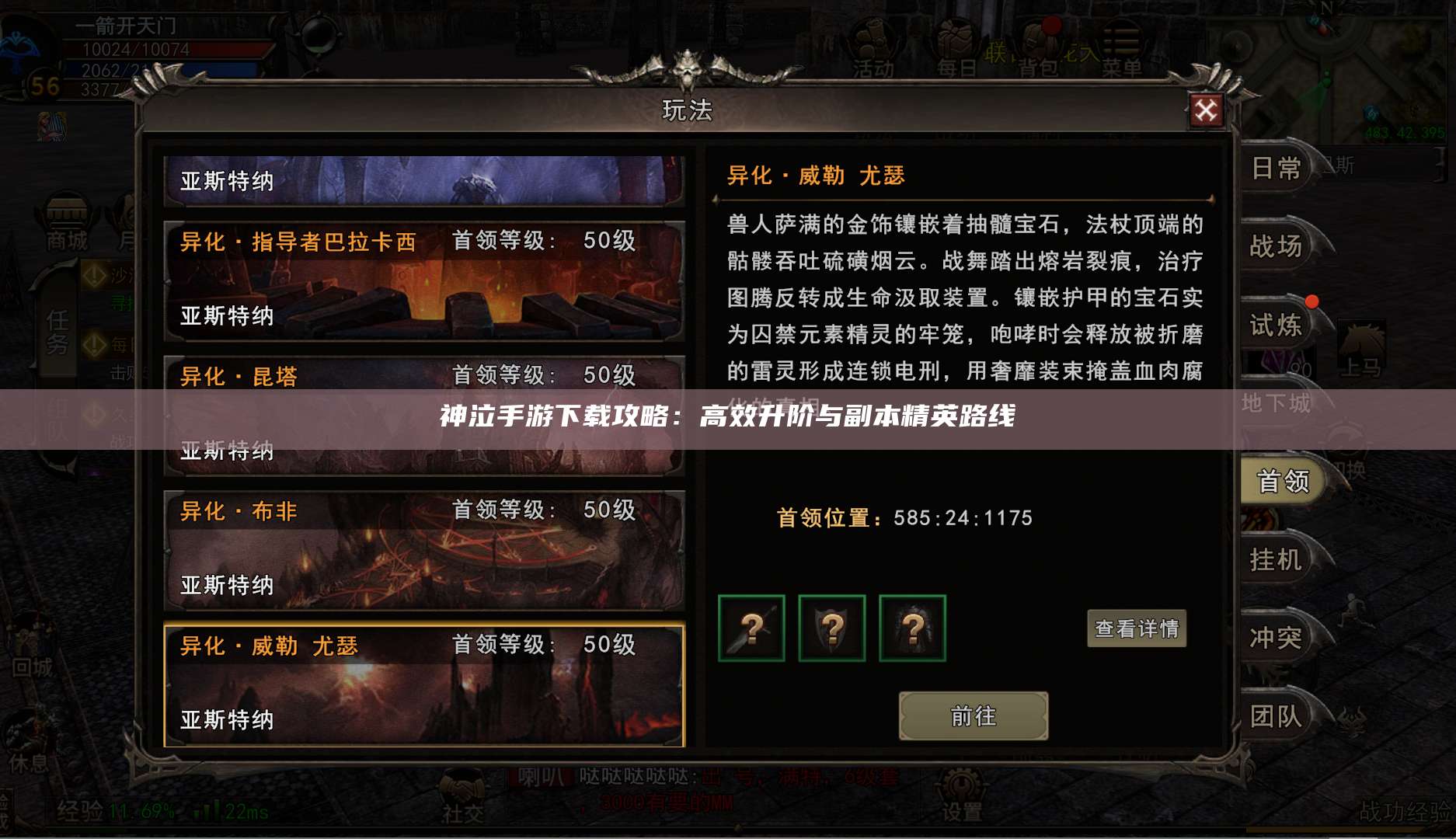This screenshot has height=839, width=1456.
Task: Click the weapon question-mark drop slot
Action: pos(751,629)
